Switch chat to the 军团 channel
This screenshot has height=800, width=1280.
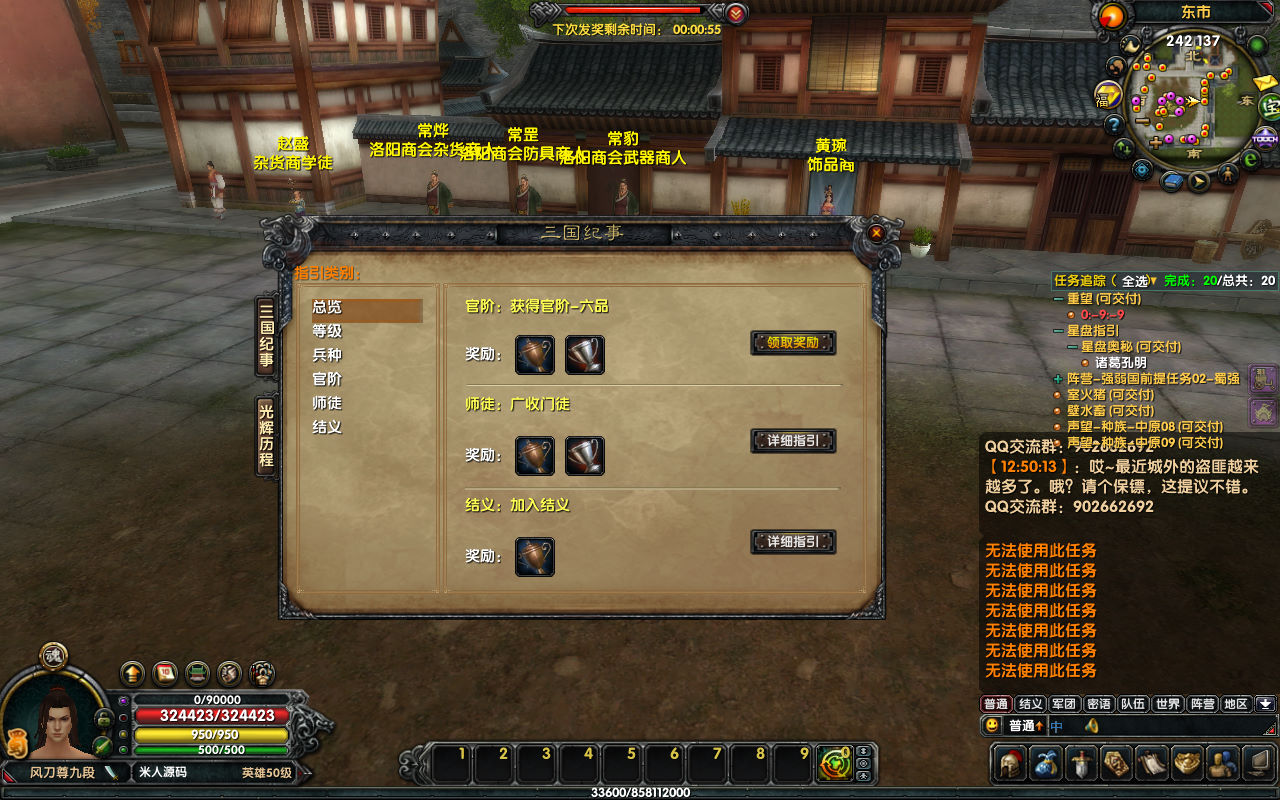coord(1064,704)
